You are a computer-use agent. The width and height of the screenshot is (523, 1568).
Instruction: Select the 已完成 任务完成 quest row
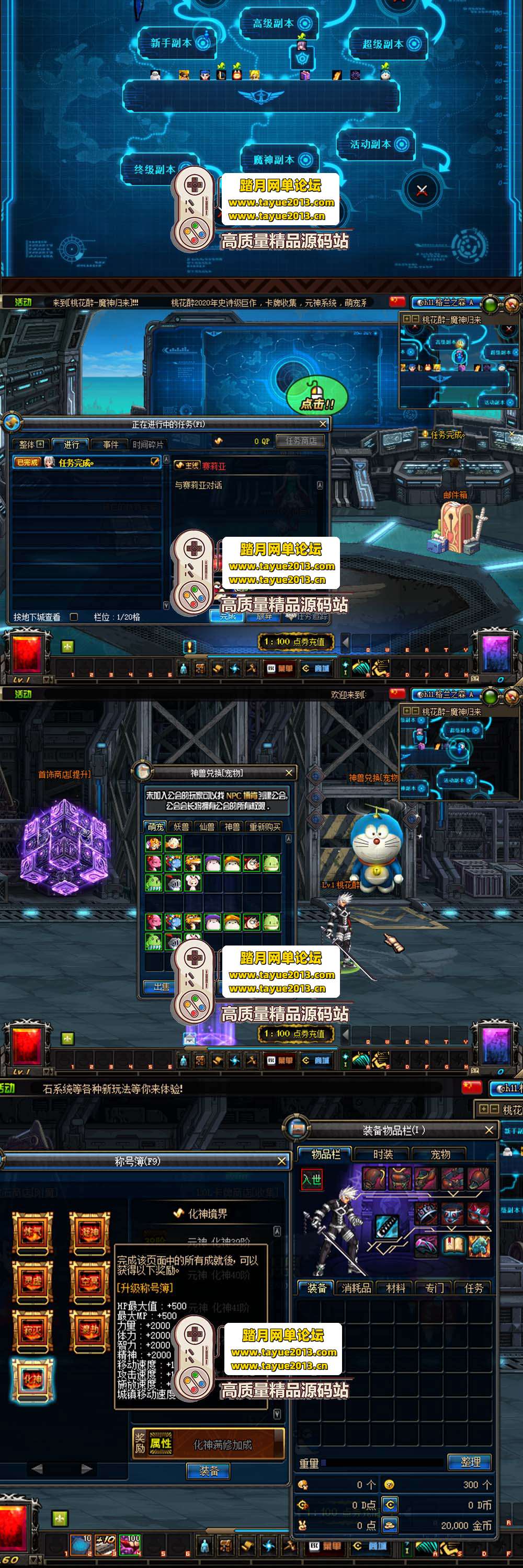pos(85,463)
